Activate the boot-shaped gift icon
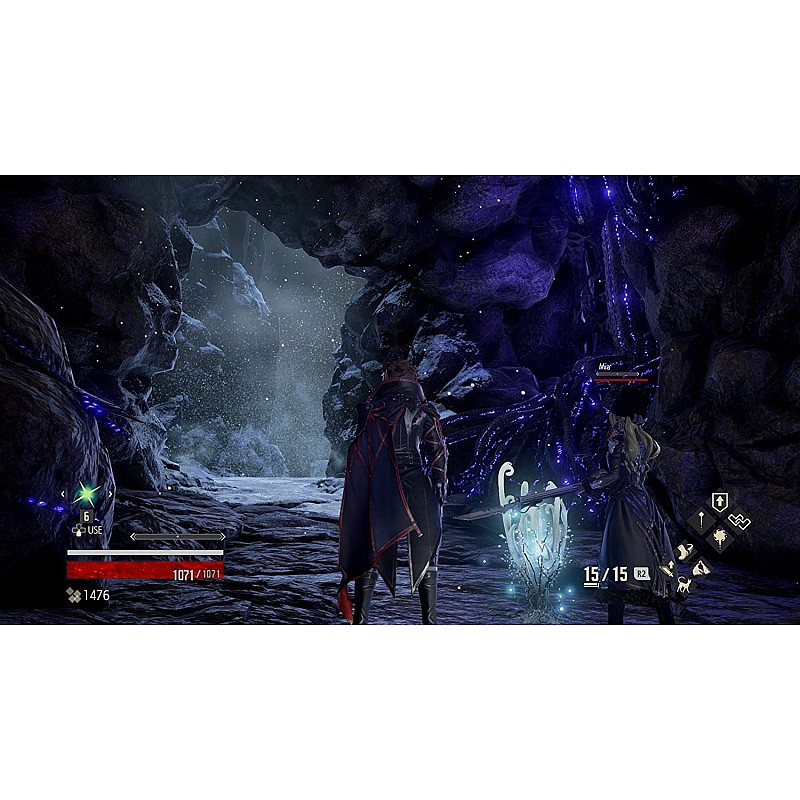 (686, 550)
